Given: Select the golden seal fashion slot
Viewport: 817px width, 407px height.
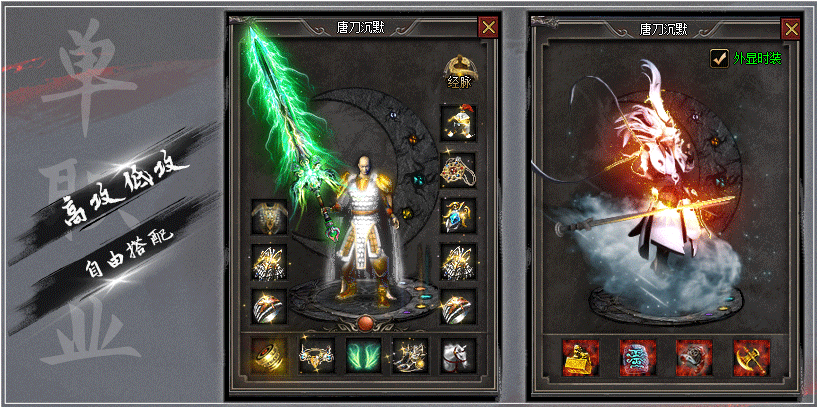Looking at the screenshot, I should tap(580, 354).
